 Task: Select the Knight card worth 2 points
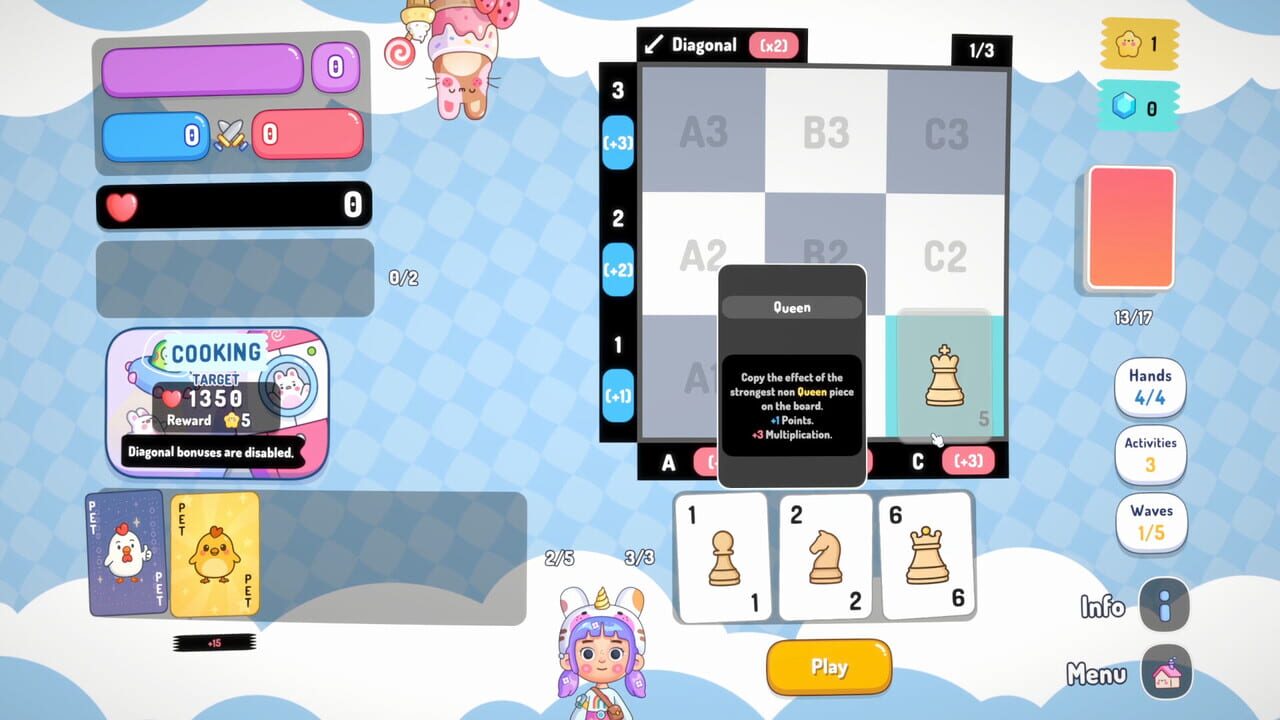(x=825, y=557)
